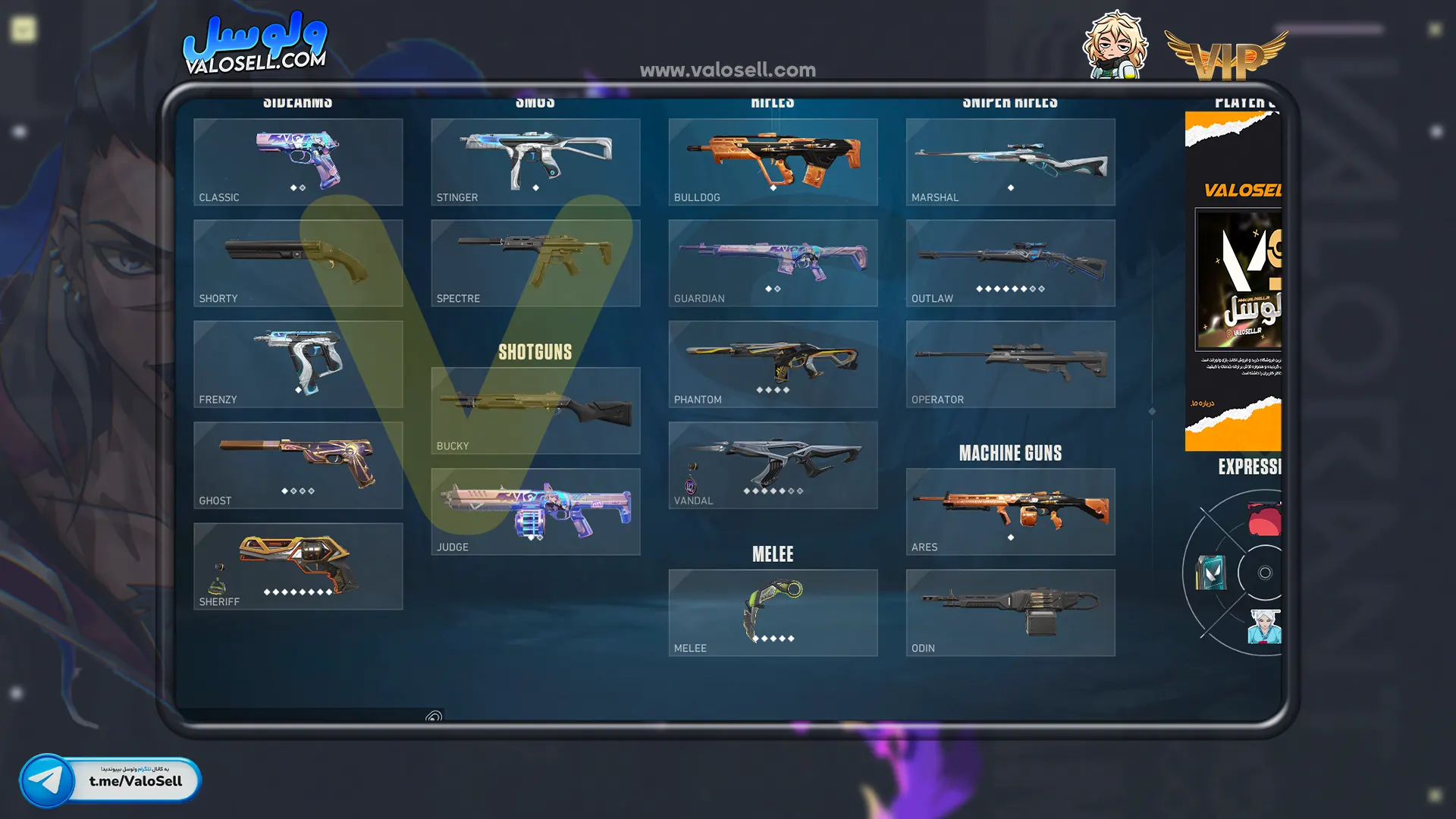
Task: Open the Shorty weapon slot
Action: 298,262
